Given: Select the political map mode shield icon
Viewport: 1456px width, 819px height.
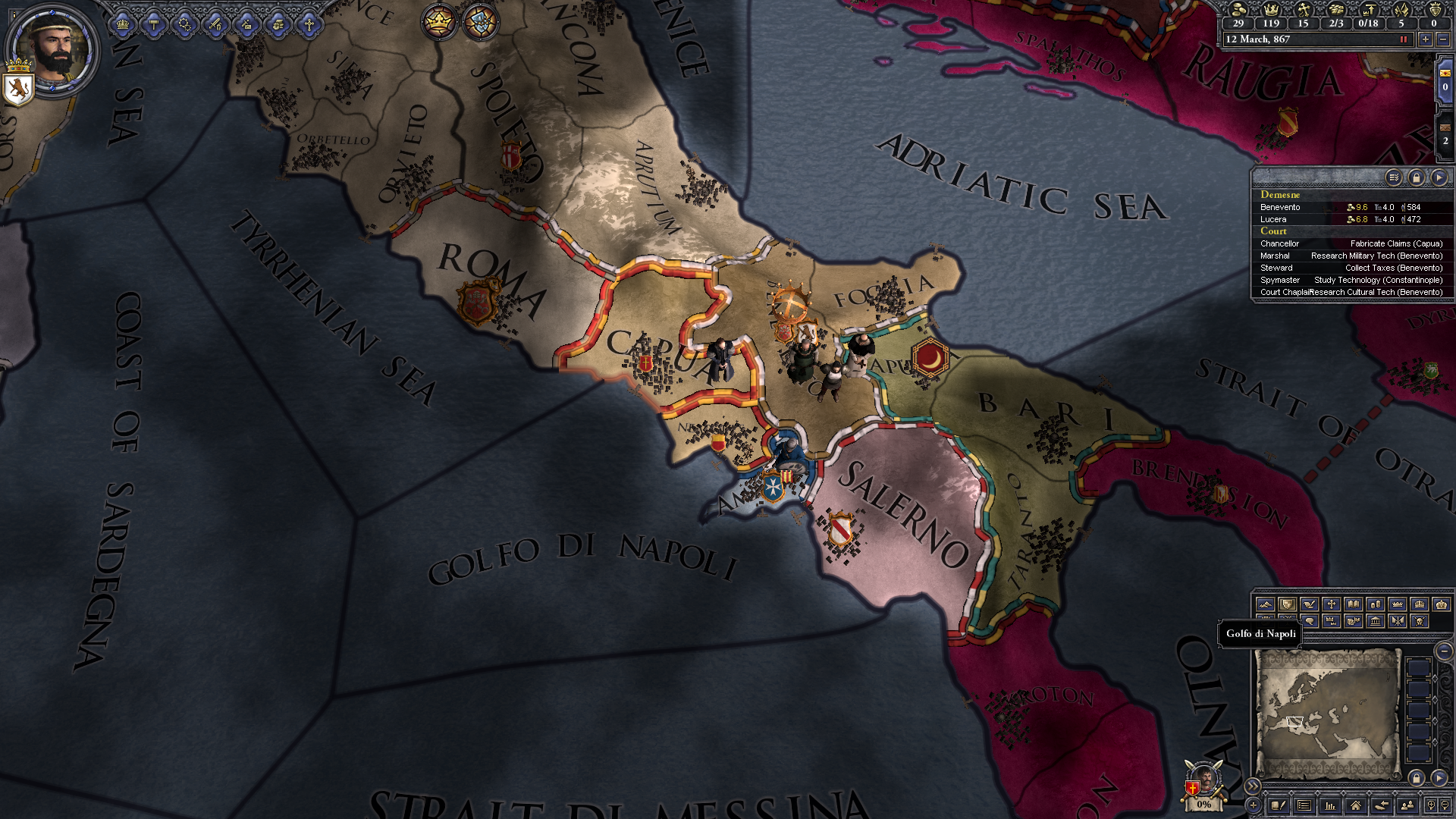Looking at the screenshot, I should click(x=1288, y=604).
